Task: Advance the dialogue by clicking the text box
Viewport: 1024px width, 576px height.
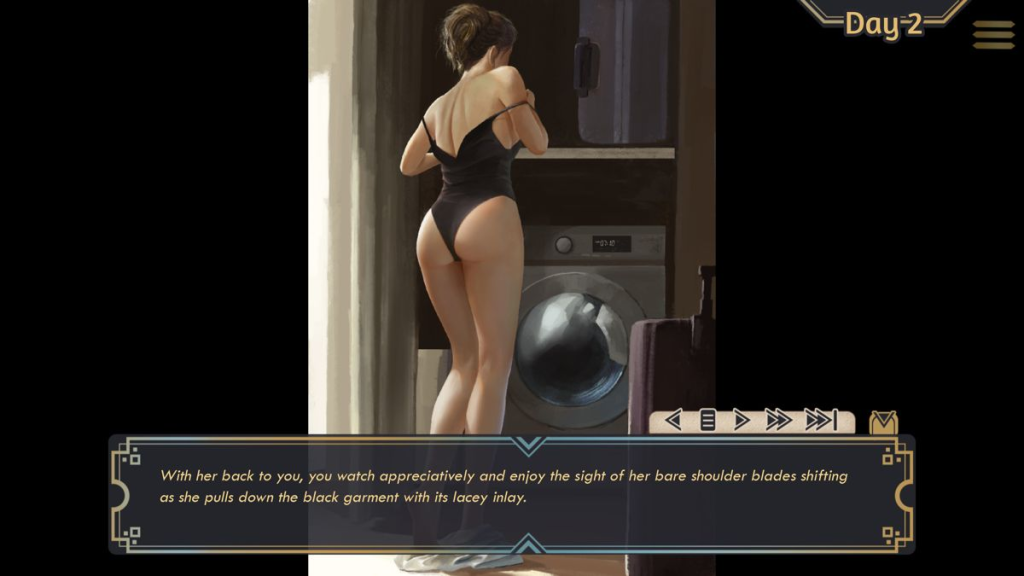Action: pyautogui.click(x=512, y=493)
